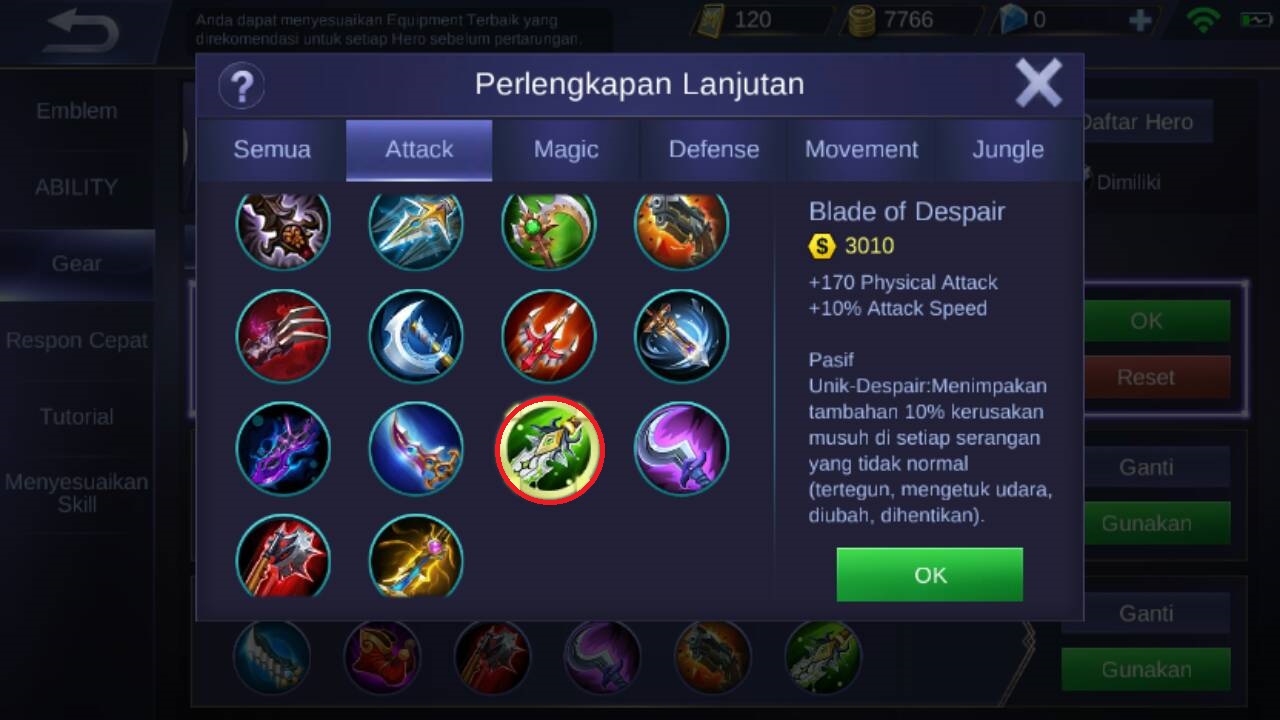Image resolution: width=1280 pixels, height=720 pixels.
Task: Select the highlighted Blade of Despair icon
Action: point(549,449)
